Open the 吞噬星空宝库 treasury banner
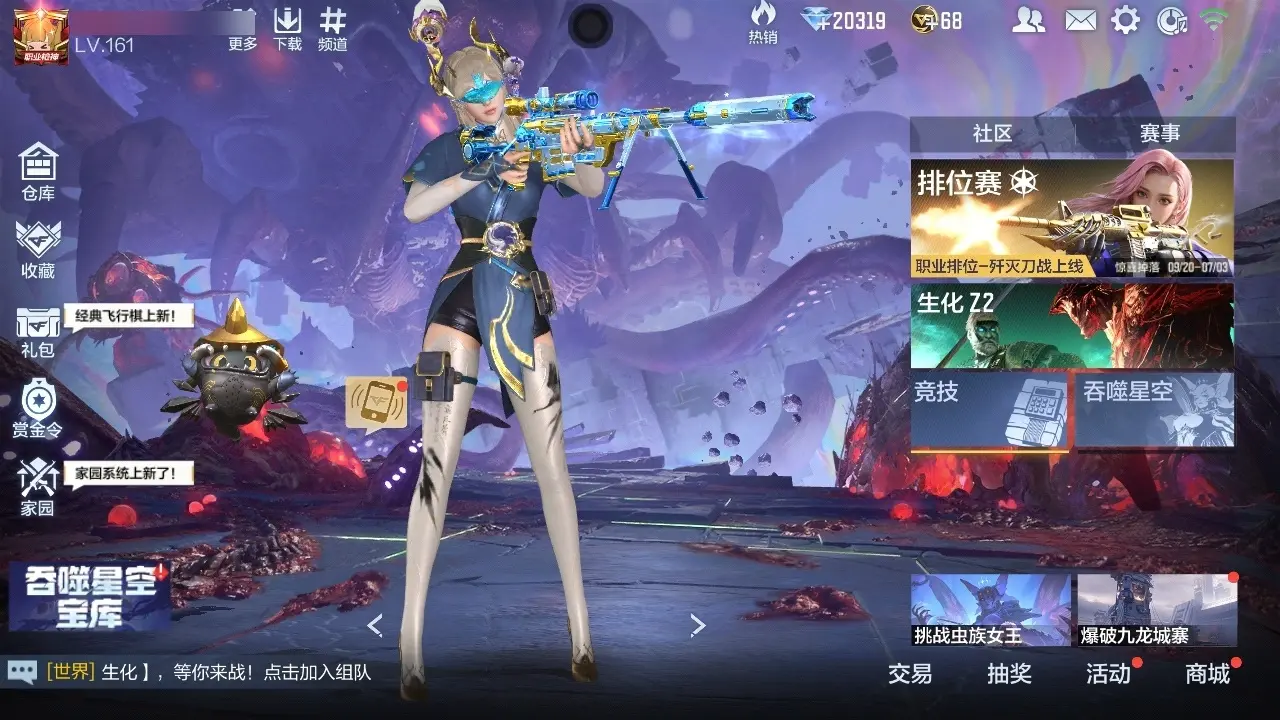This screenshot has width=1280, height=720. pyautogui.click(x=88, y=596)
